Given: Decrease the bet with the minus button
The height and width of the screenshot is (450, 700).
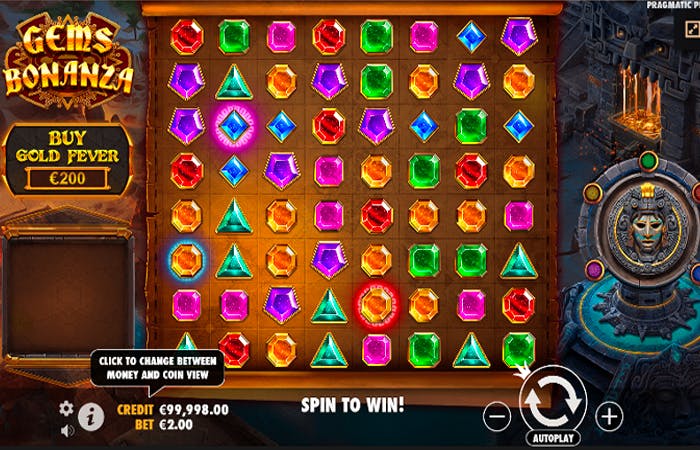Looking at the screenshot, I should click(496, 416).
